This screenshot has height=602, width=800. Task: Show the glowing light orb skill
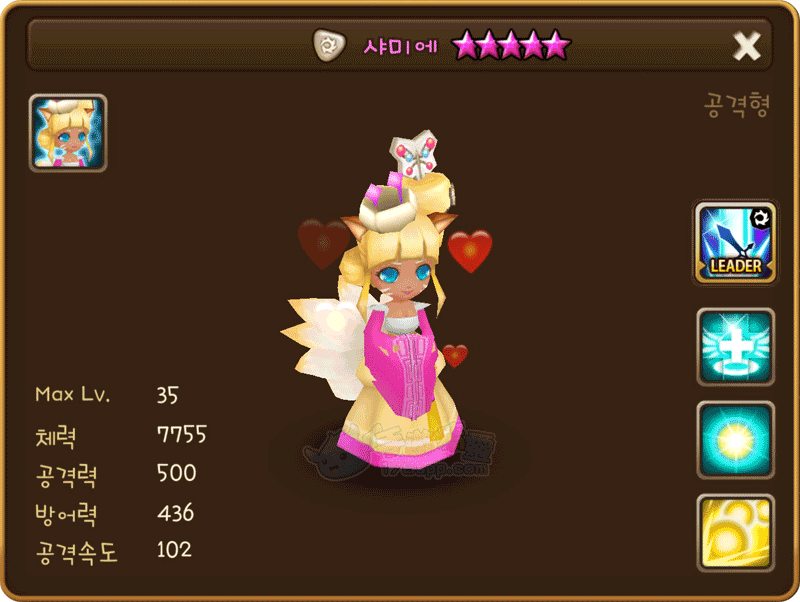pyautogui.click(x=735, y=440)
